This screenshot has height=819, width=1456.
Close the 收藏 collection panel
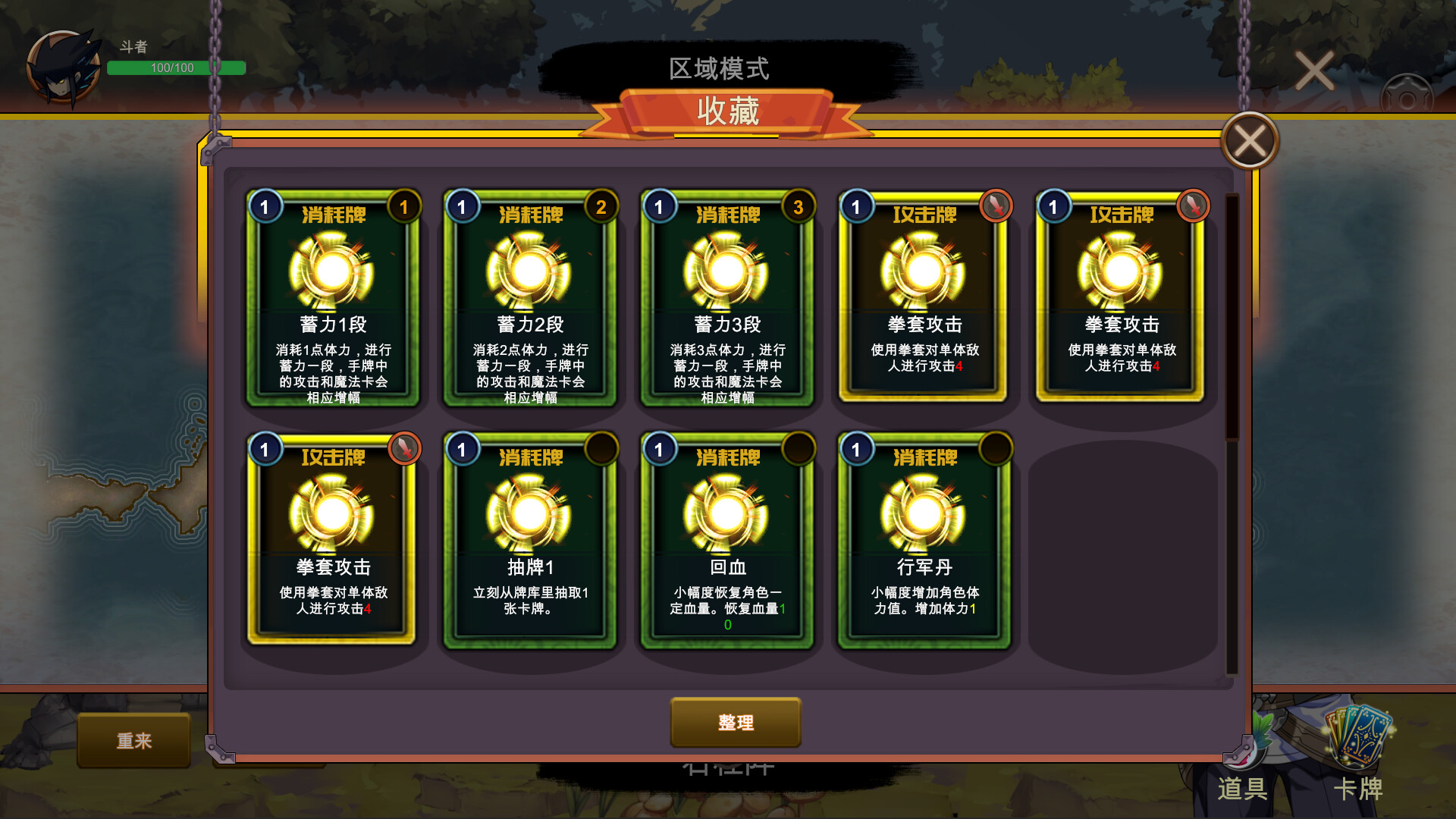tap(1248, 140)
